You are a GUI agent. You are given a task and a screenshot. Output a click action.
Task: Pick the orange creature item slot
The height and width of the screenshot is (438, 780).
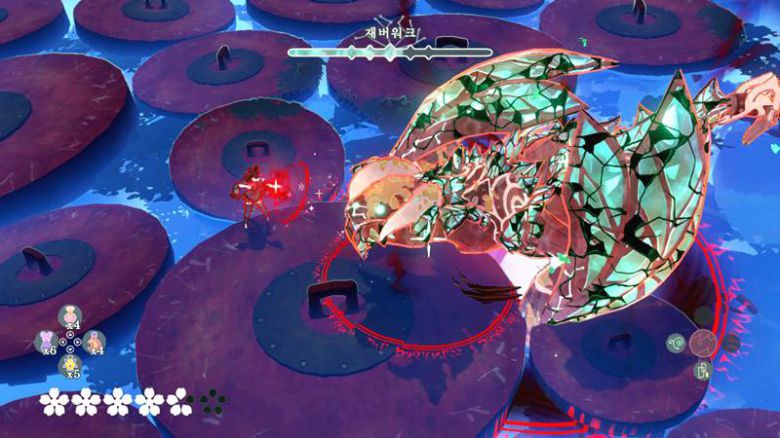point(95,340)
